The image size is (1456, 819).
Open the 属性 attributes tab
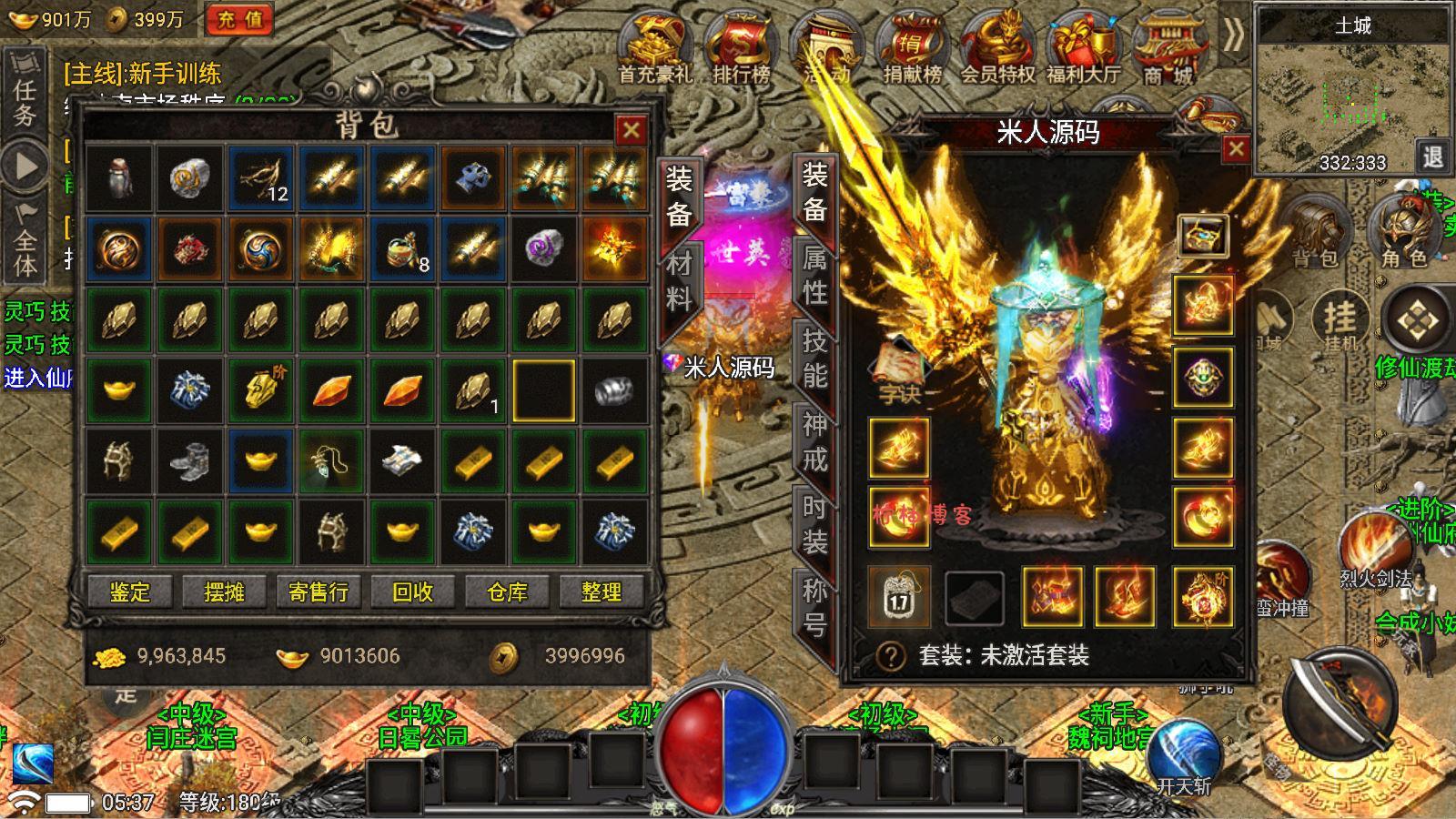814,277
